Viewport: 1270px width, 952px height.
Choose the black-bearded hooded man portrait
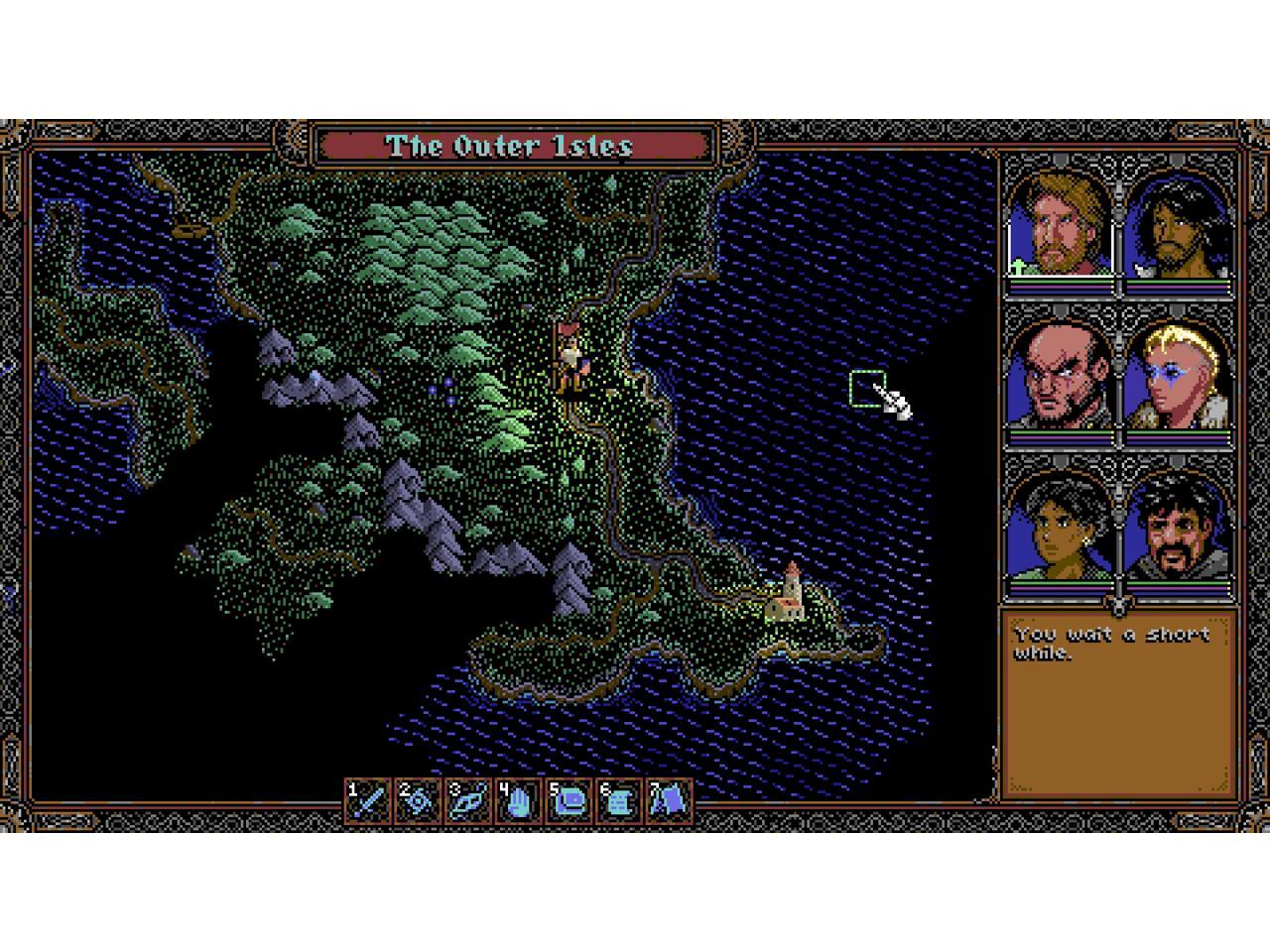point(1180,528)
